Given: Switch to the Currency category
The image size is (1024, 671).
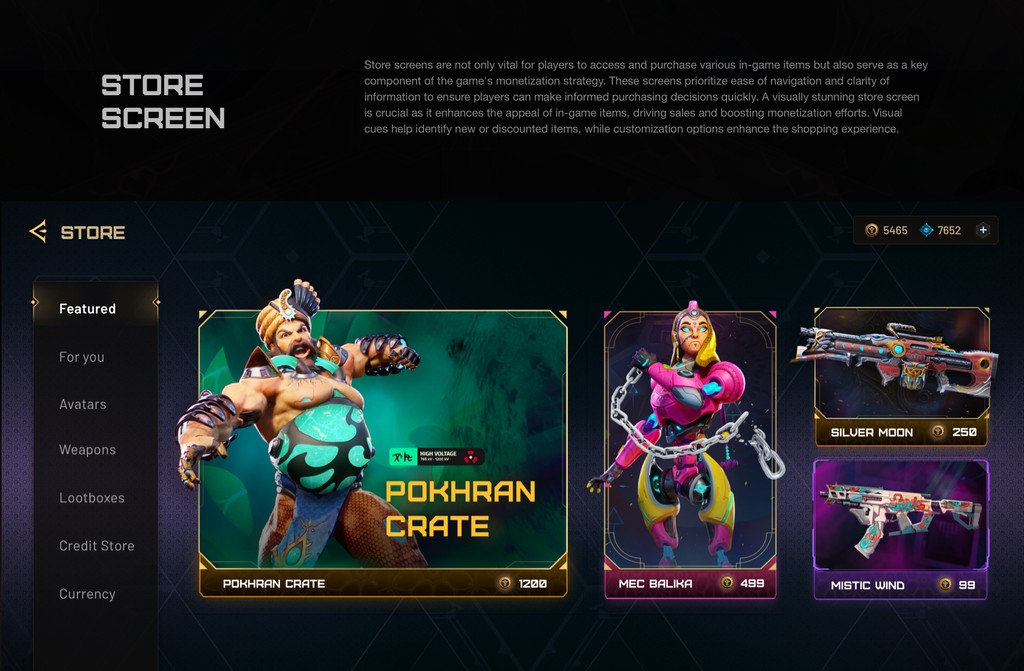Looking at the screenshot, I should (x=88, y=594).
